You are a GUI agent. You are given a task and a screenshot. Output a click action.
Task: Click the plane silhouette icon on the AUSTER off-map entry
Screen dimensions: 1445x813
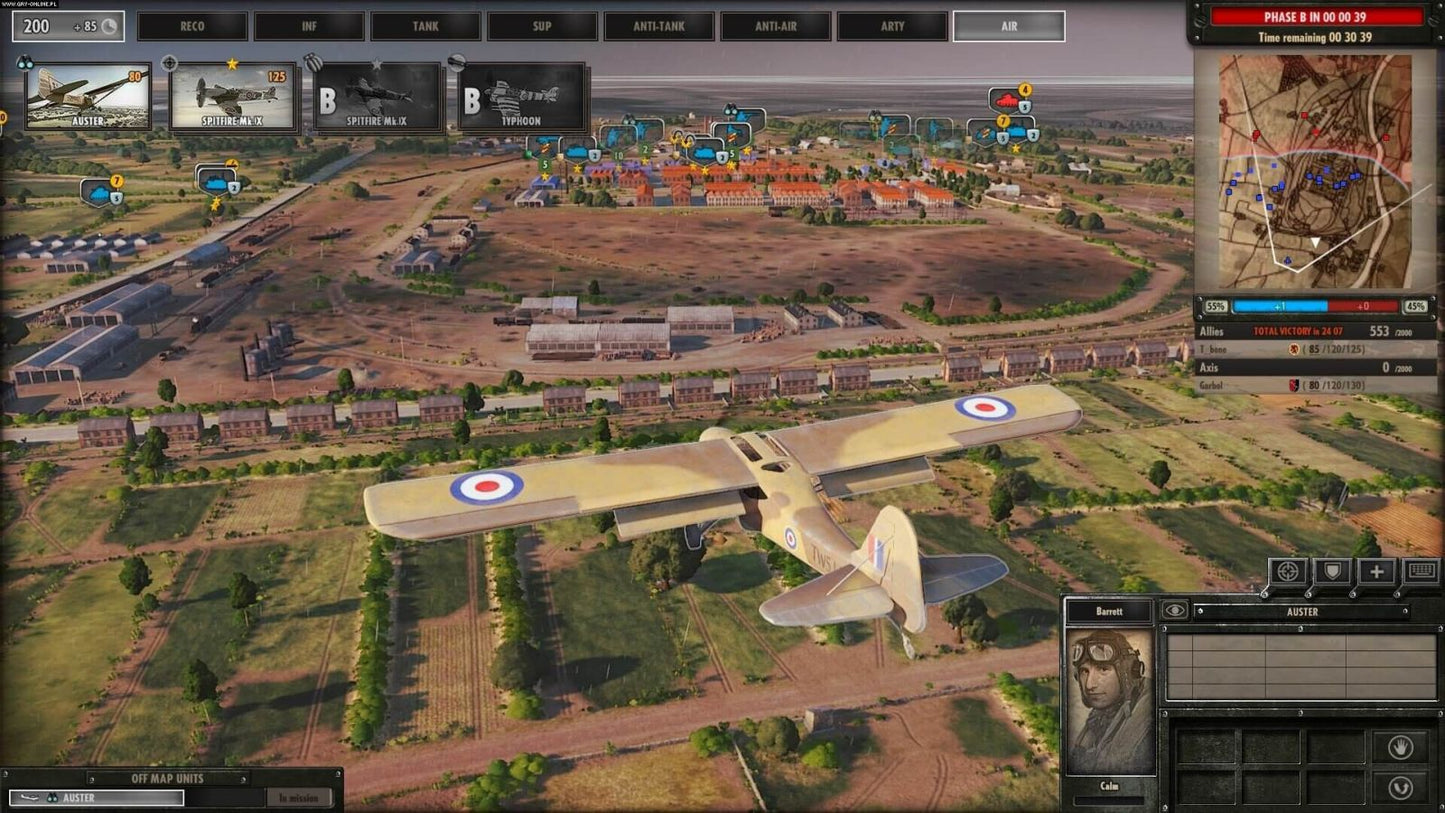(30, 798)
